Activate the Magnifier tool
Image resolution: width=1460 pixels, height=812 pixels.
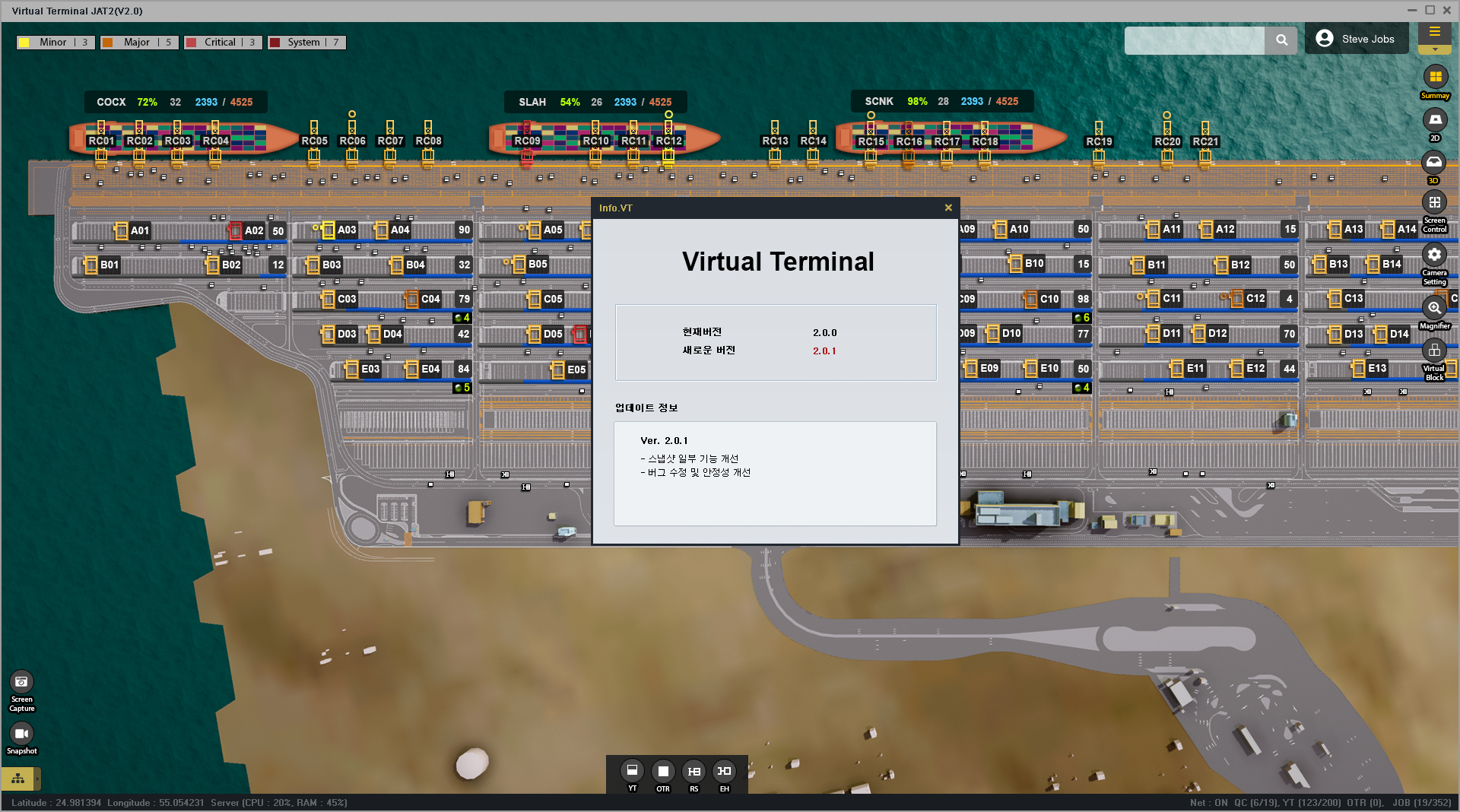(1434, 308)
